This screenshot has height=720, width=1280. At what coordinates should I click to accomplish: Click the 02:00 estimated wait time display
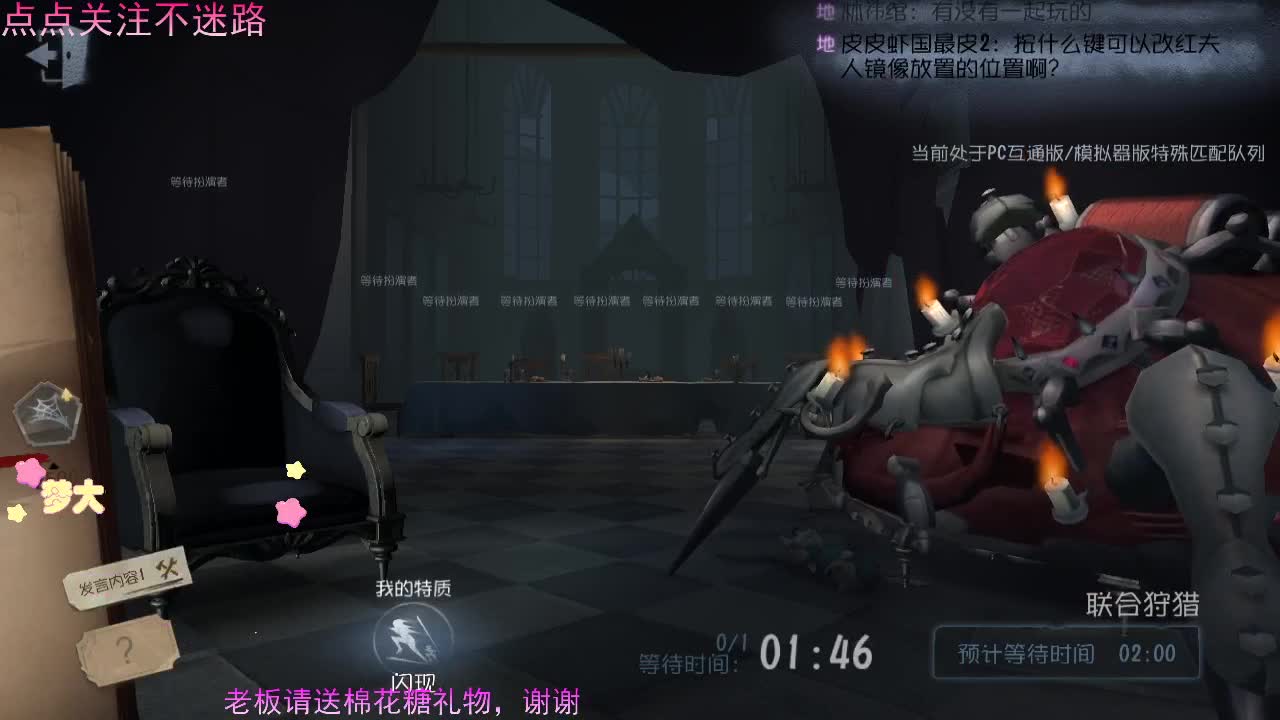1148,652
